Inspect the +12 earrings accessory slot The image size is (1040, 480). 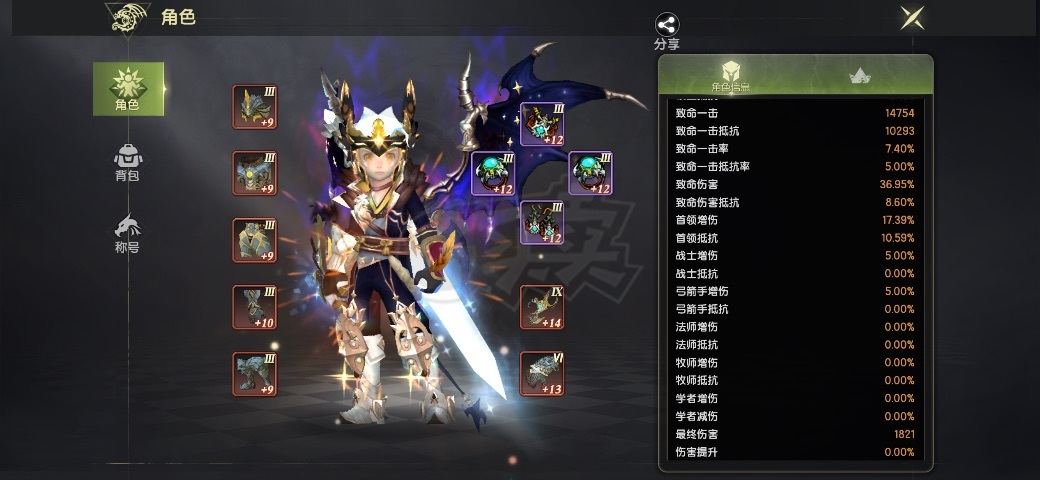point(494,172)
